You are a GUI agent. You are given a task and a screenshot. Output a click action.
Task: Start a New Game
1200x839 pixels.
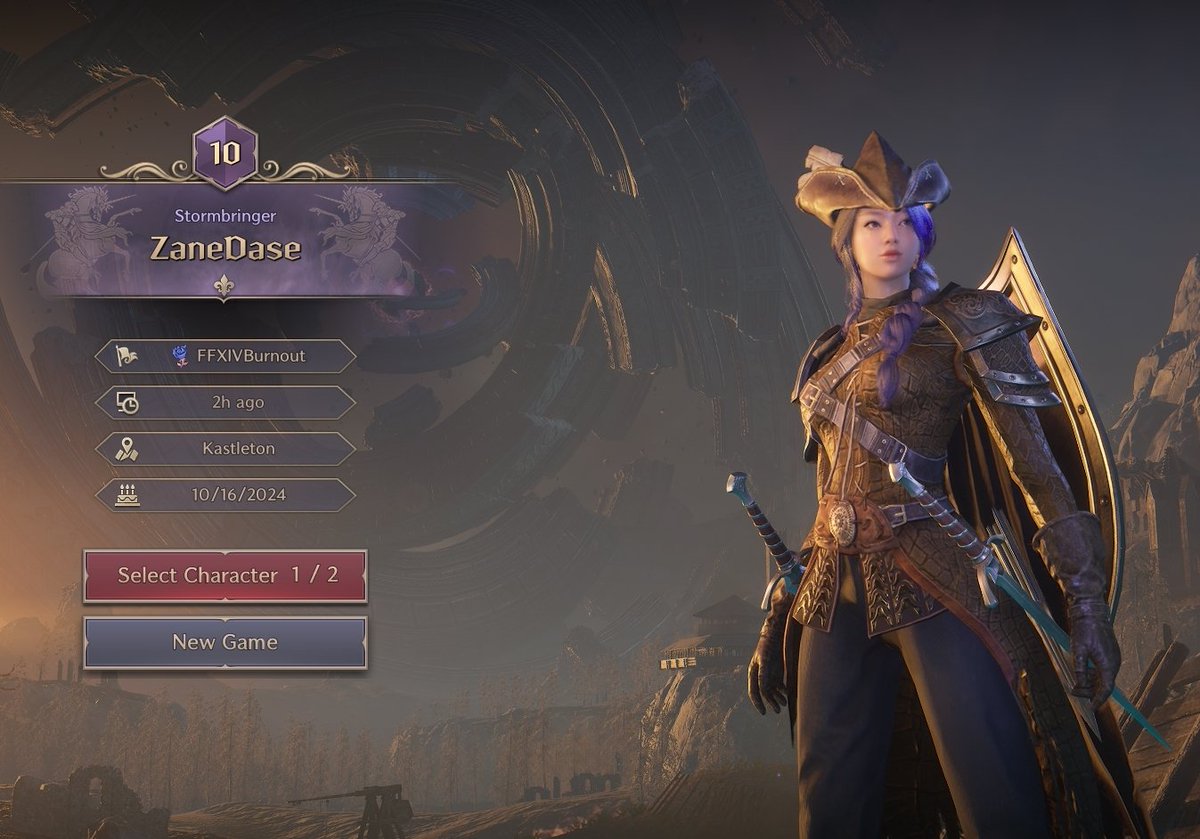coord(225,642)
